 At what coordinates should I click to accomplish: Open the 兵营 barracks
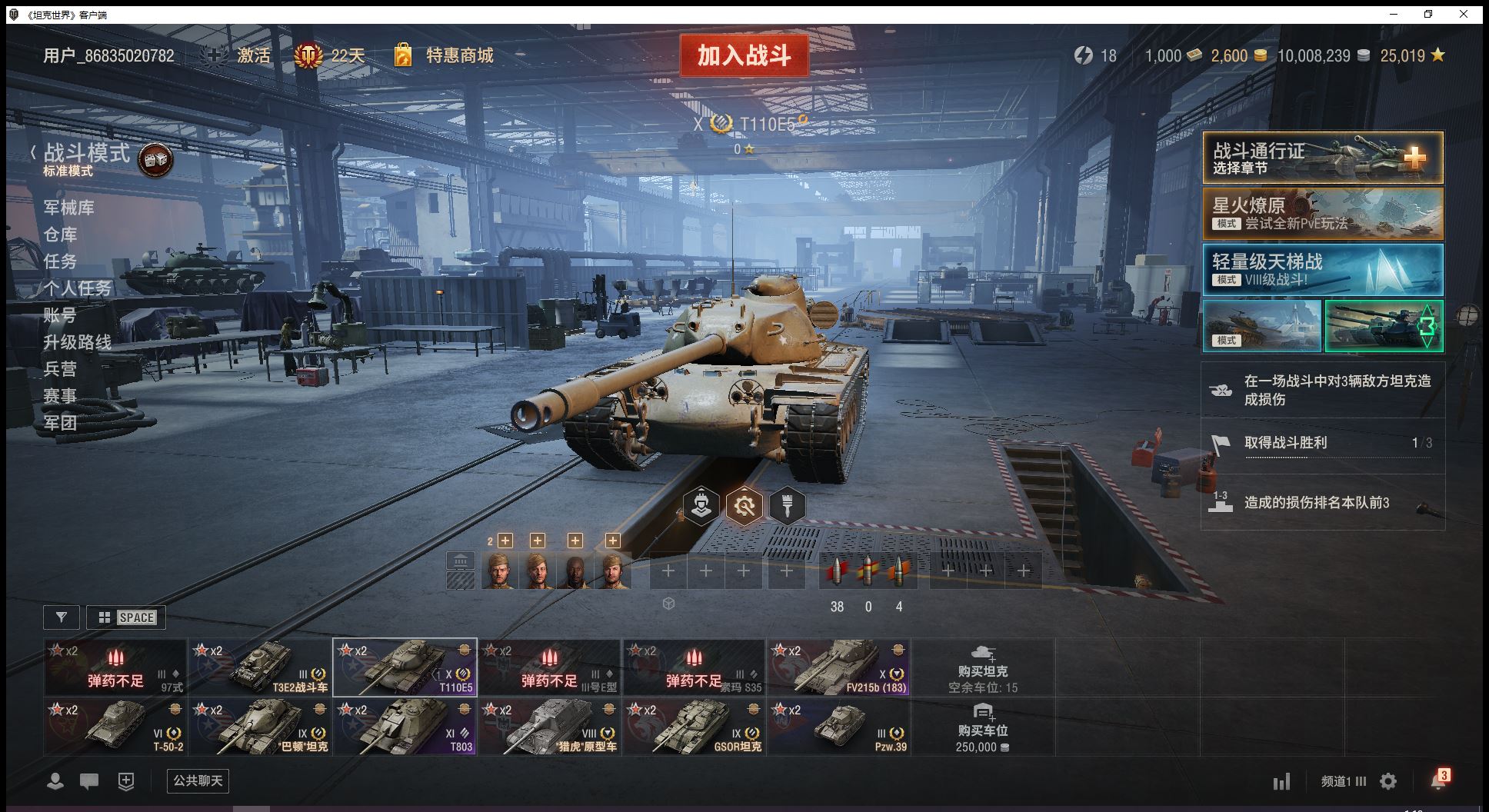(x=61, y=369)
